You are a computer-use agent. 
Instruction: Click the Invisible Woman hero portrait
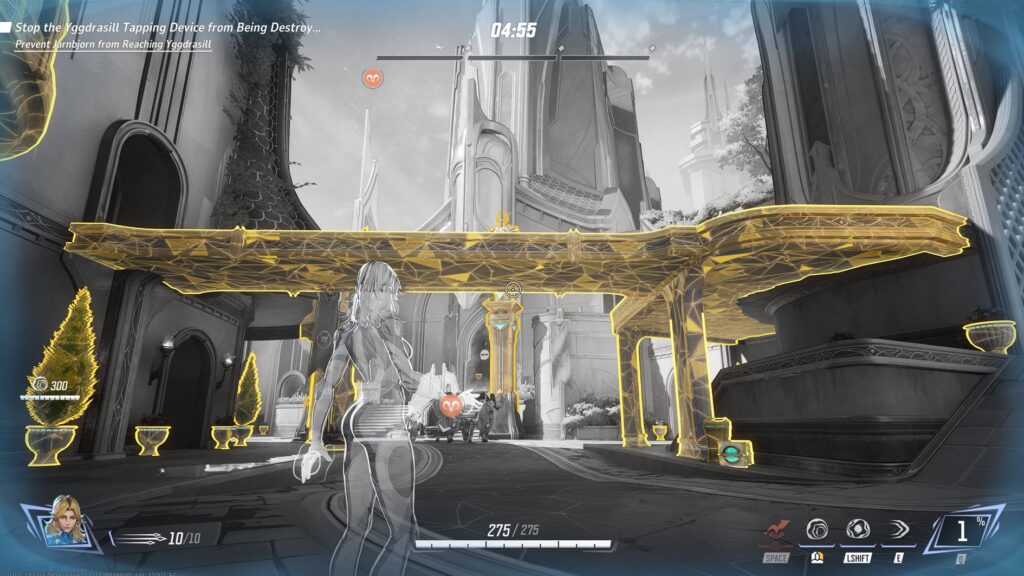65,520
